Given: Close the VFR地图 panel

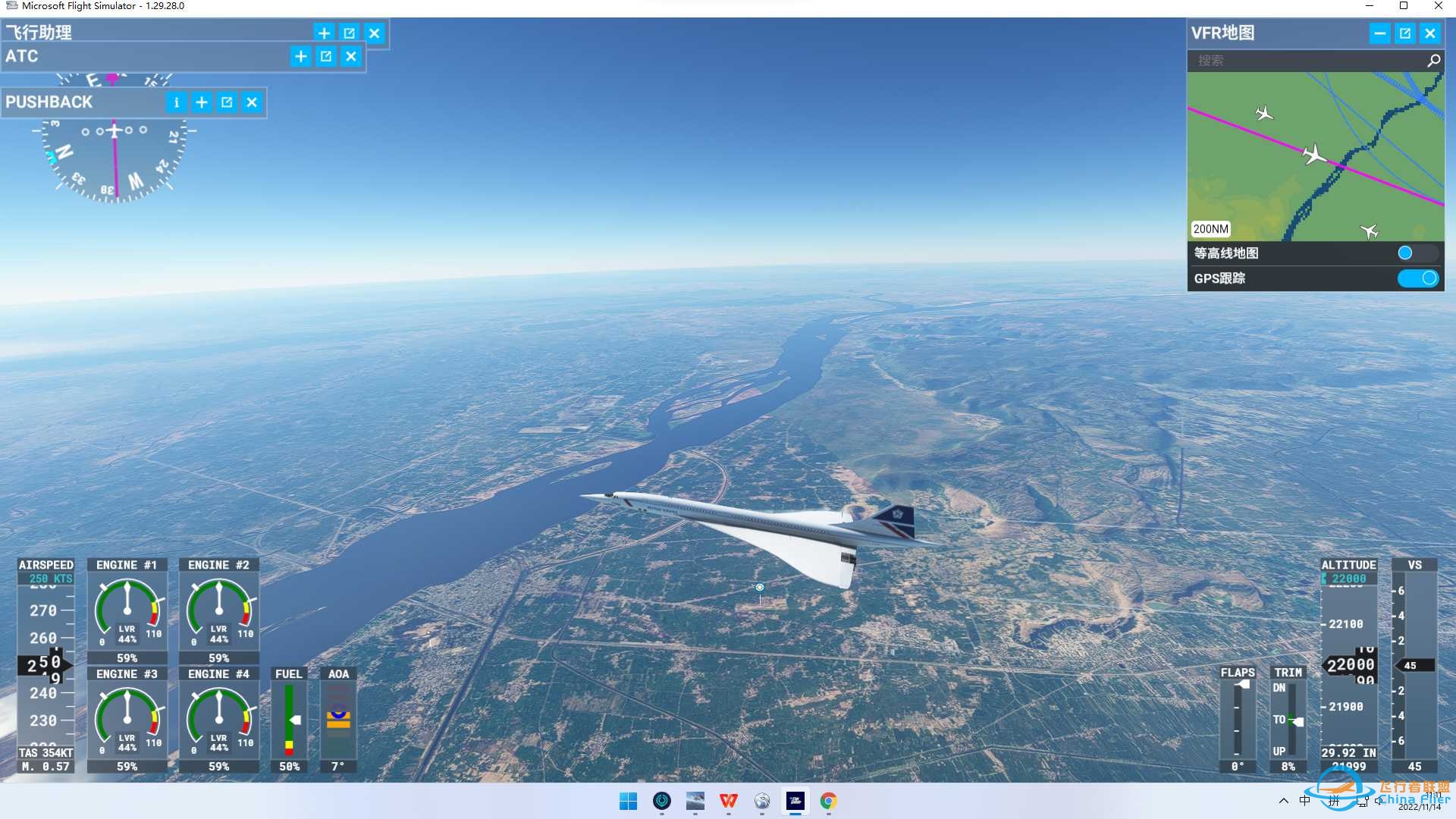Looking at the screenshot, I should click(x=1430, y=33).
